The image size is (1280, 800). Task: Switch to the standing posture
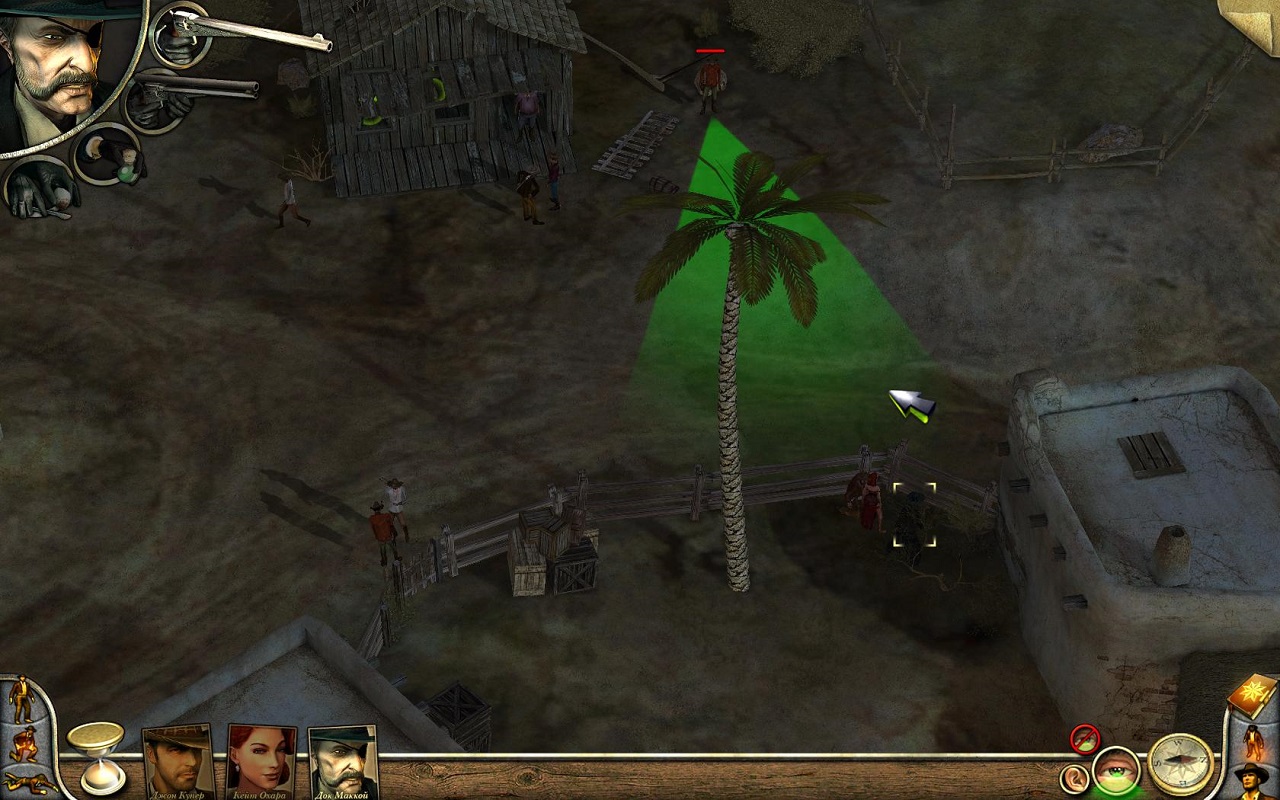pyautogui.click(x=21, y=699)
